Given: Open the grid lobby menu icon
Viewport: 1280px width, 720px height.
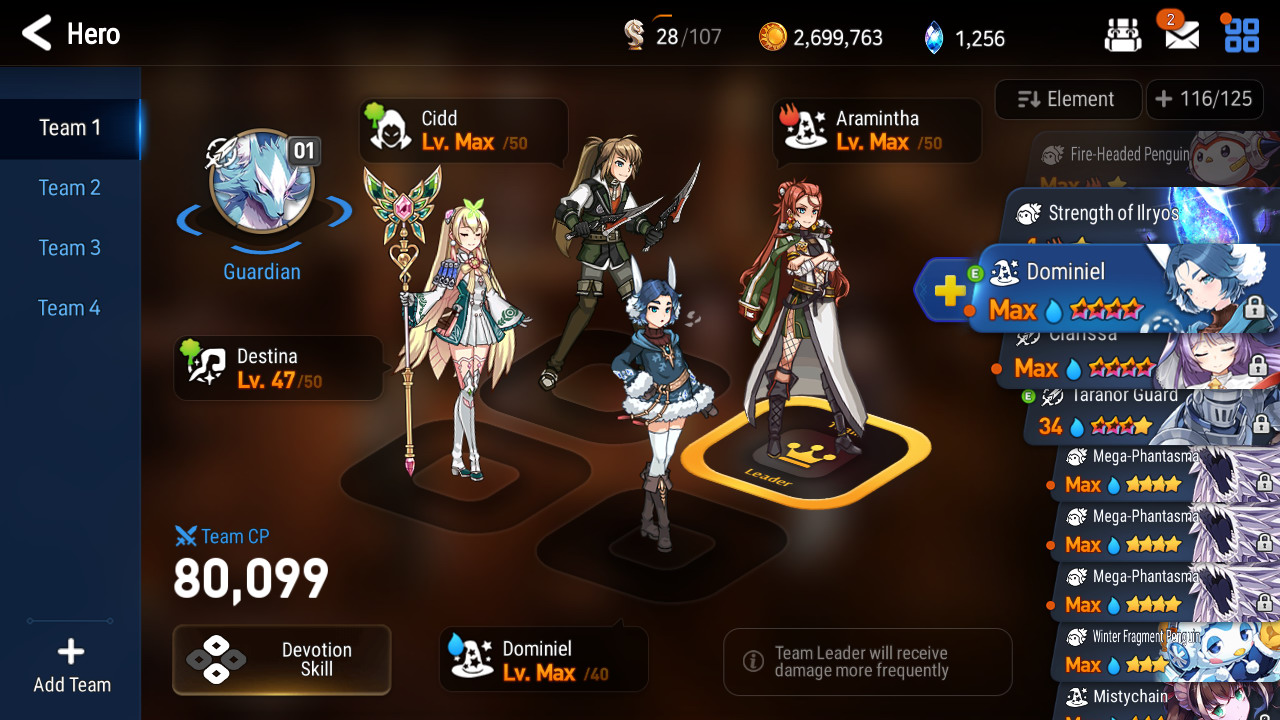Looking at the screenshot, I should 1242,36.
